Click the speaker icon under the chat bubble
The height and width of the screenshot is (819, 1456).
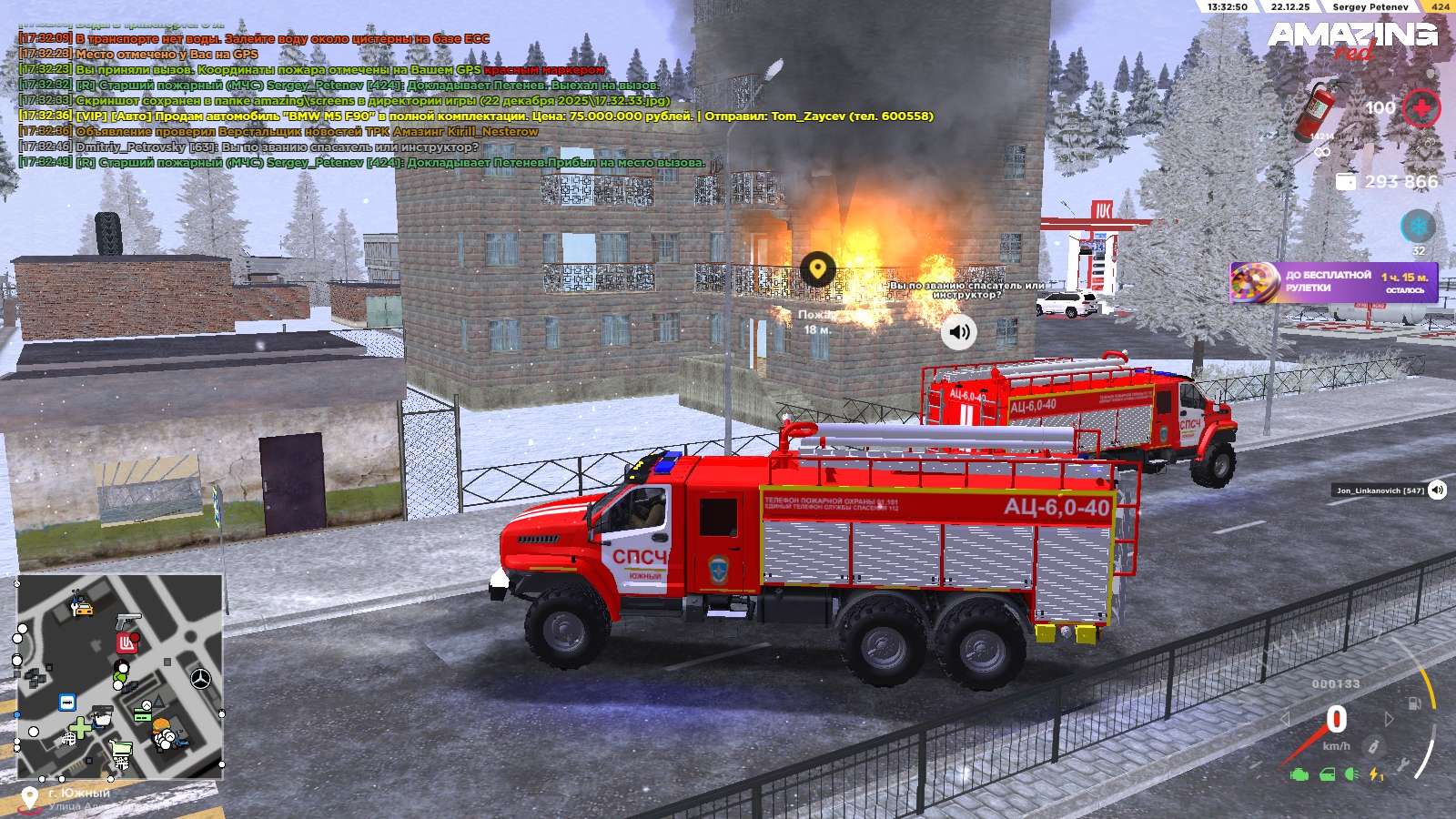[x=958, y=332]
